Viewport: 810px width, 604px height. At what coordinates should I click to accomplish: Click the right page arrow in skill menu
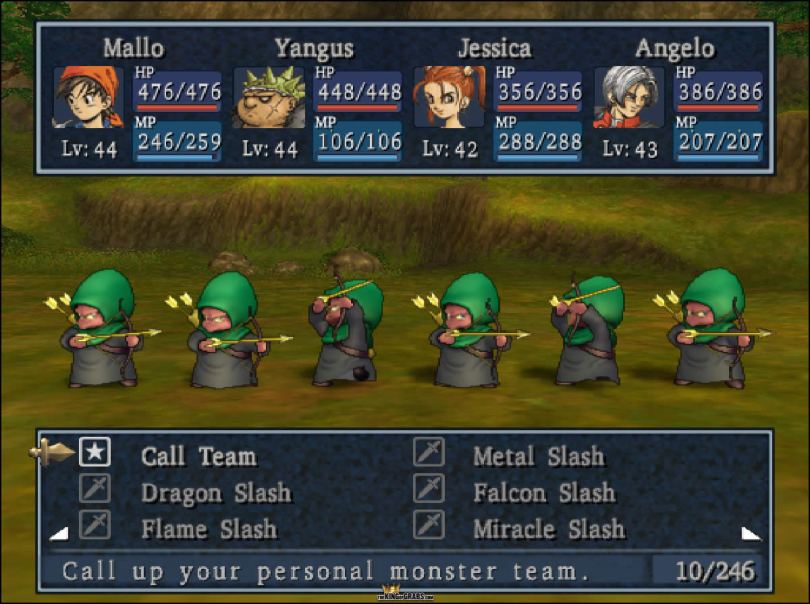[x=750, y=533]
